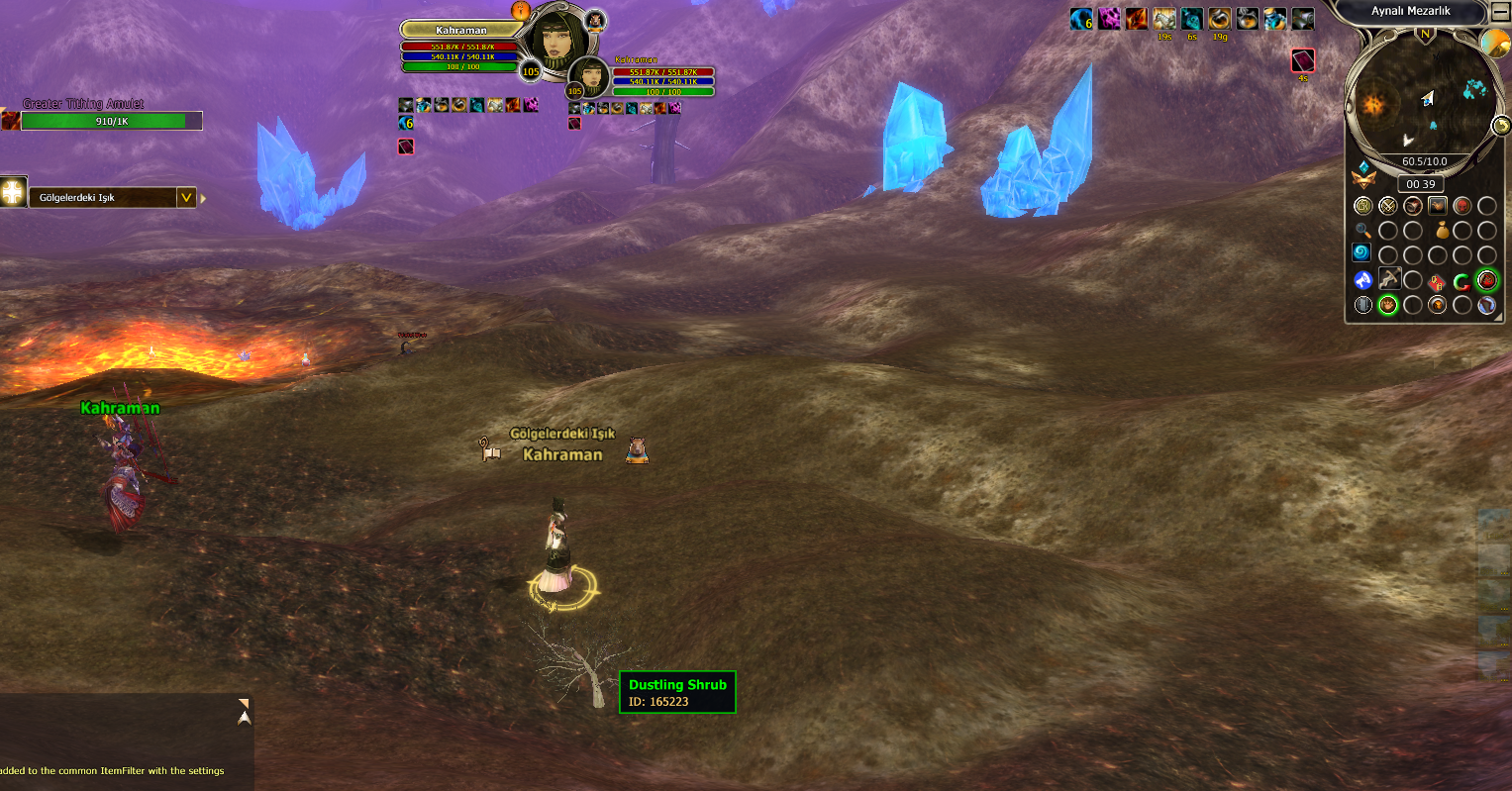Select the gold money bag icon

click(x=1442, y=230)
